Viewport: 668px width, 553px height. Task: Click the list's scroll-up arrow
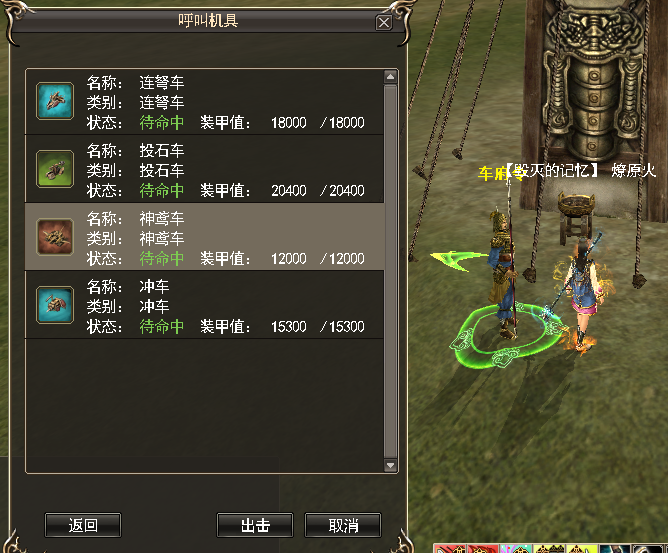[391, 77]
